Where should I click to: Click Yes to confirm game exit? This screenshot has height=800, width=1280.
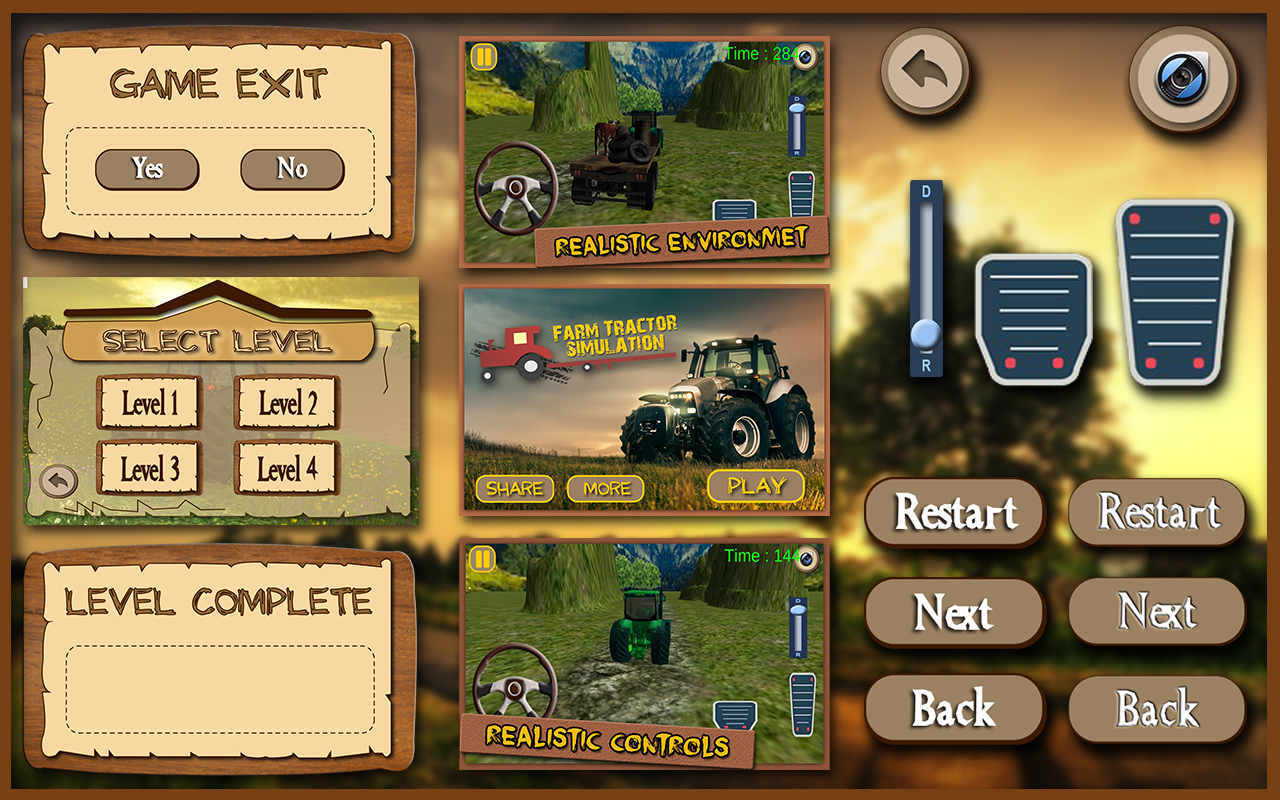pos(147,168)
